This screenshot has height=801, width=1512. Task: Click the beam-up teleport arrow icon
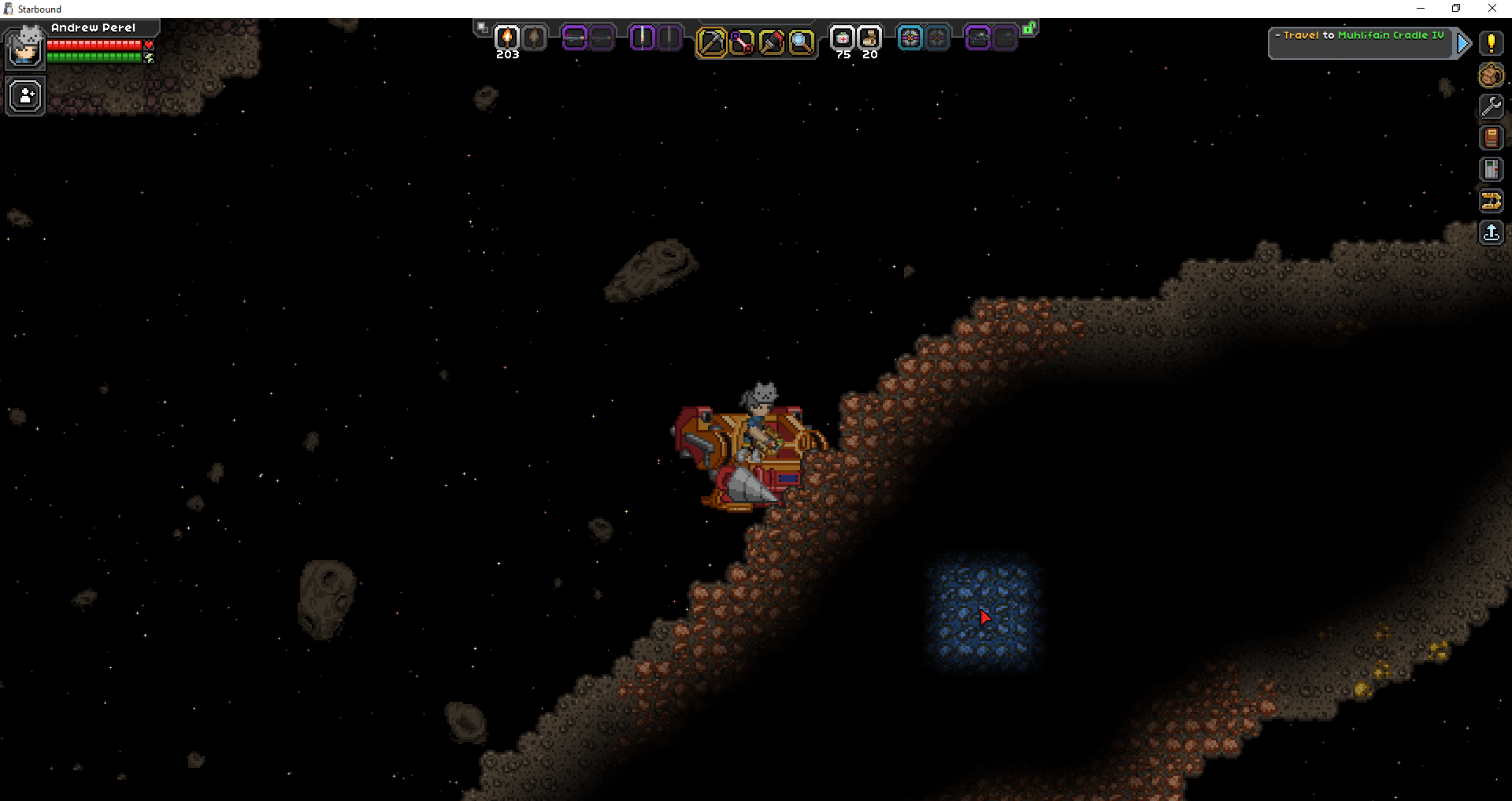point(1492,232)
